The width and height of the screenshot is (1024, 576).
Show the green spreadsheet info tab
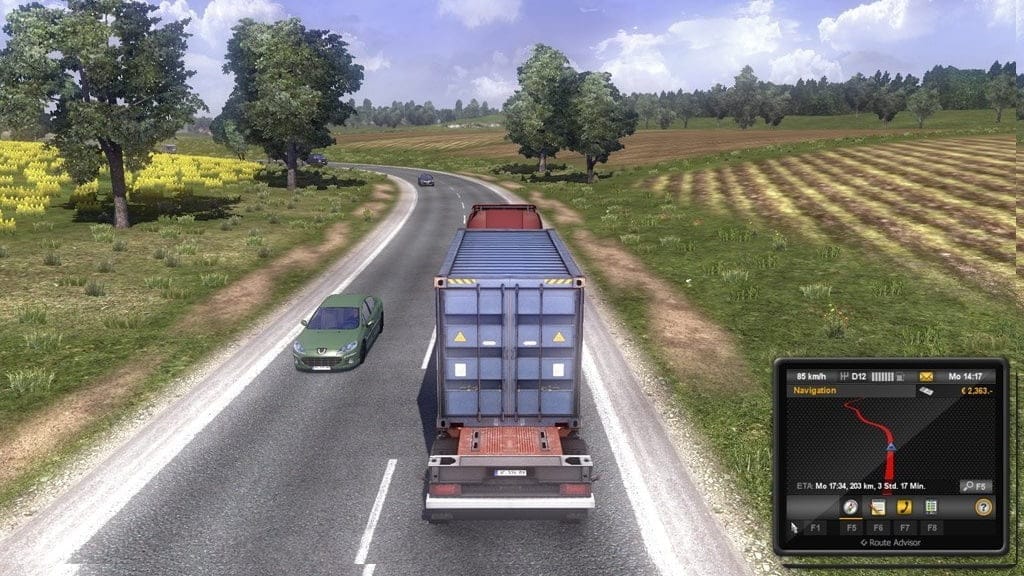(x=931, y=507)
